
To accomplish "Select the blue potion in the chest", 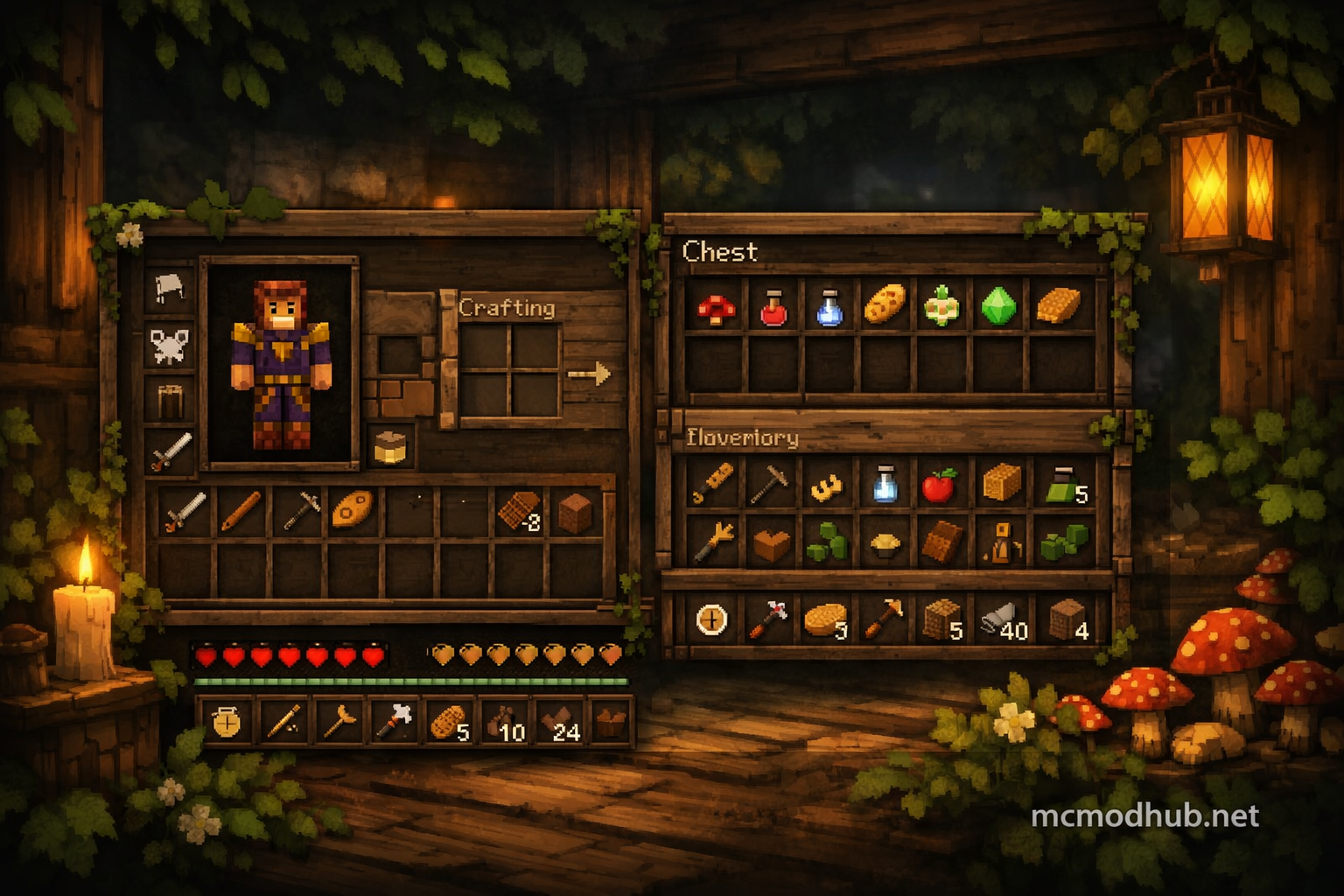I will point(829,307).
